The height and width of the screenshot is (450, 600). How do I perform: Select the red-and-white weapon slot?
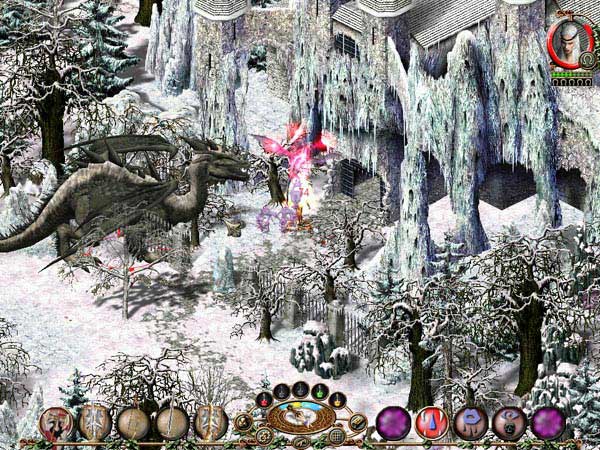pyautogui.click(x=57, y=423)
